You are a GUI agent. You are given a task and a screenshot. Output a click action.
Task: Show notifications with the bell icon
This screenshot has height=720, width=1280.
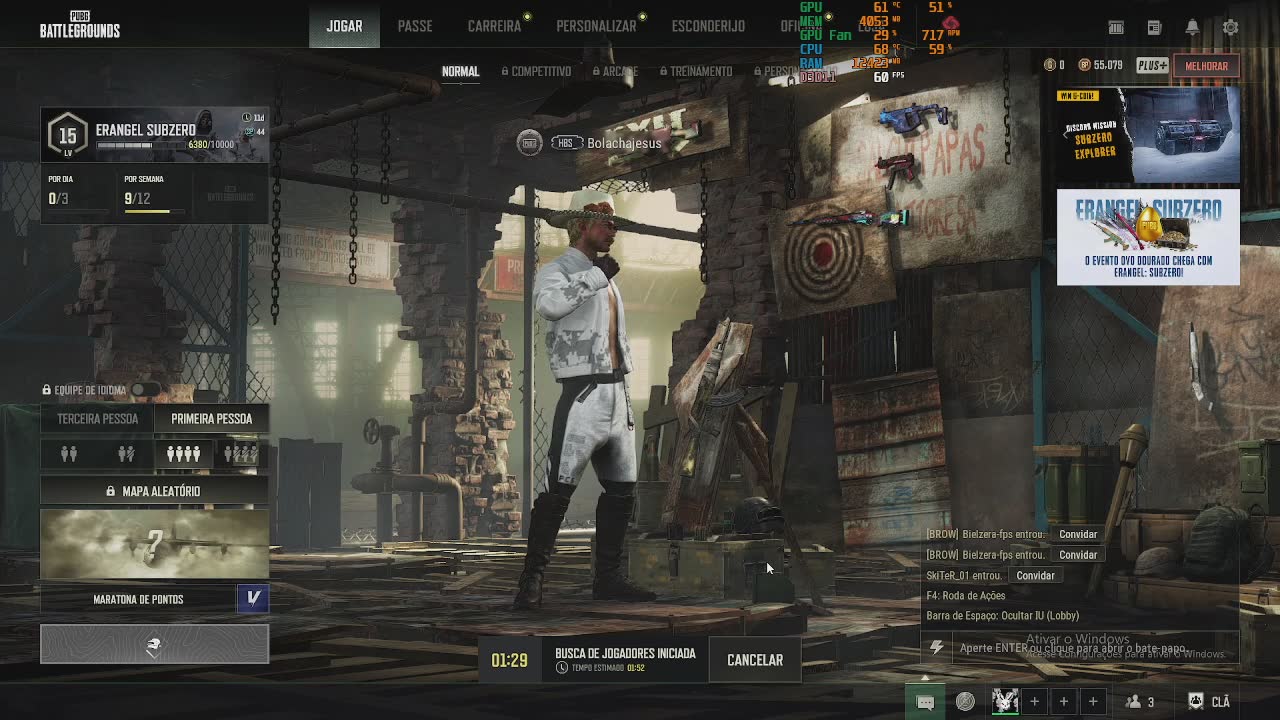(1192, 27)
